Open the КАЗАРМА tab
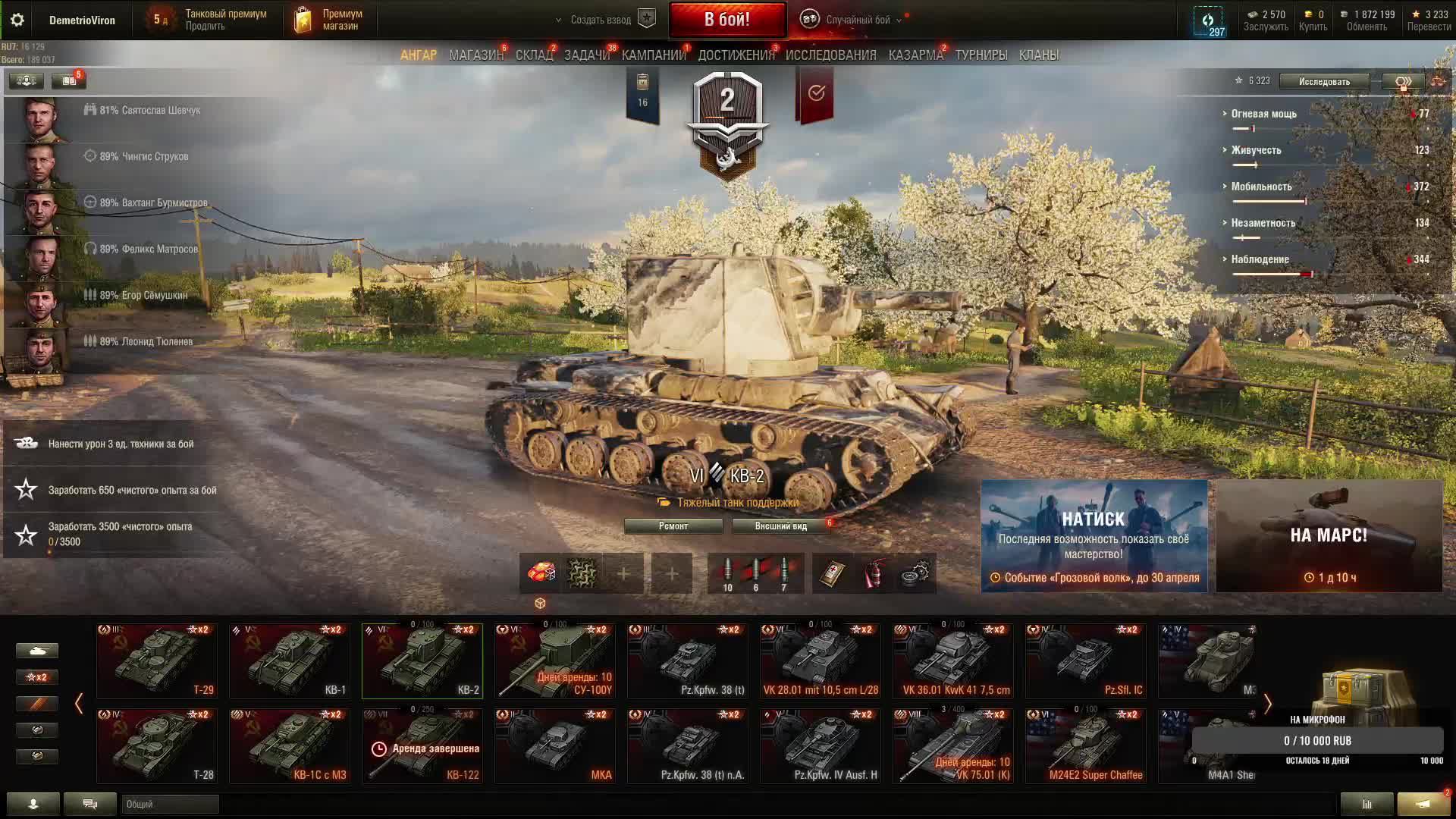Image resolution: width=1456 pixels, height=819 pixels. [x=915, y=55]
